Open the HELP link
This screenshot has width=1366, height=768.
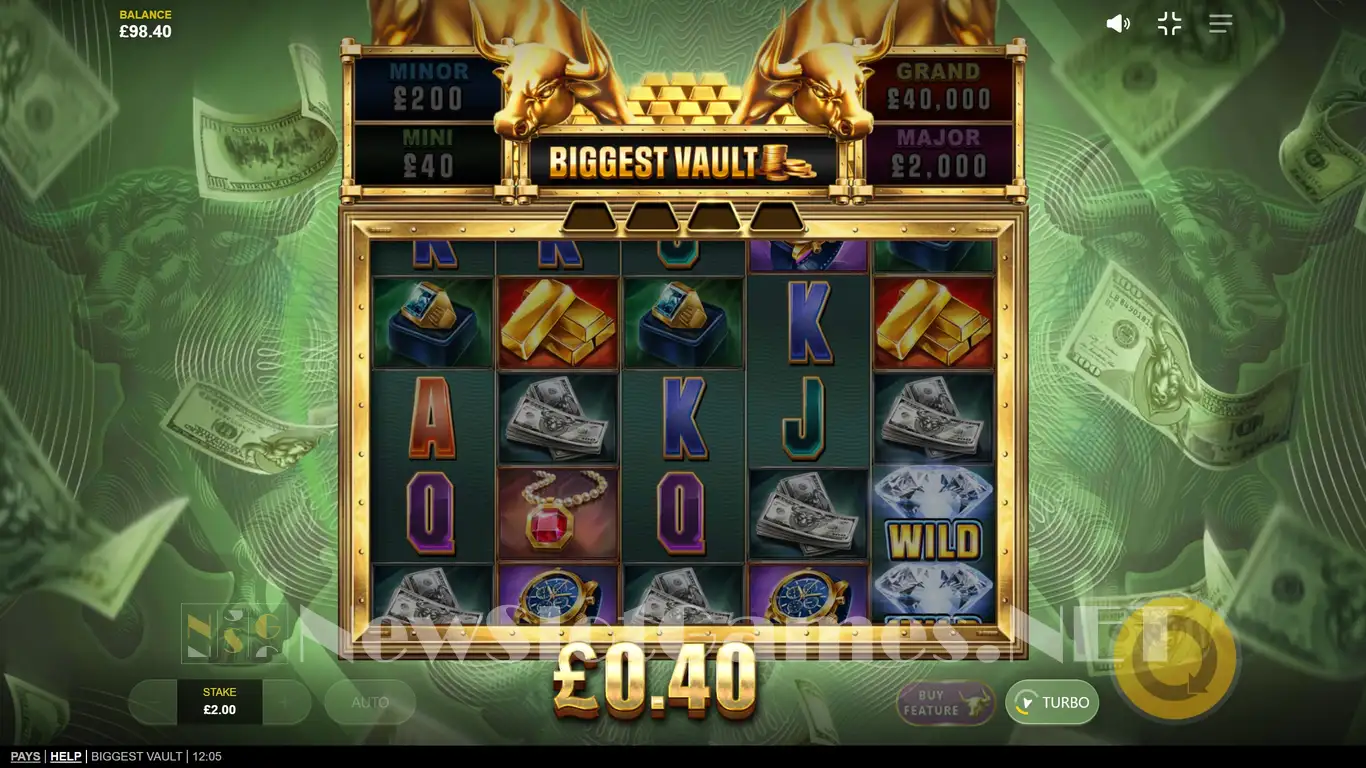pyautogui.click(x=66, y=757)
